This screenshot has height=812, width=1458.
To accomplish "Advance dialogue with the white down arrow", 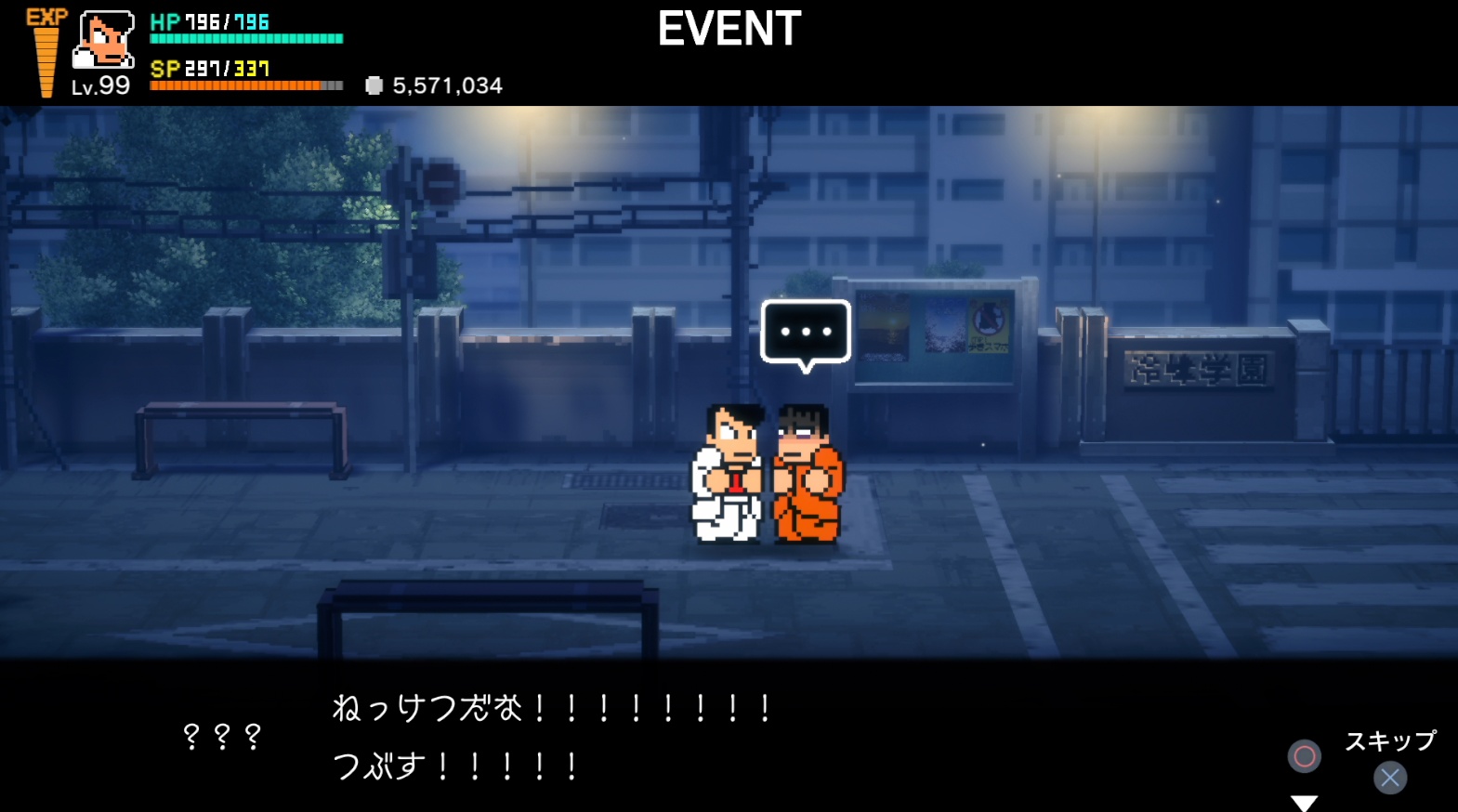I will click(1305, 803).
